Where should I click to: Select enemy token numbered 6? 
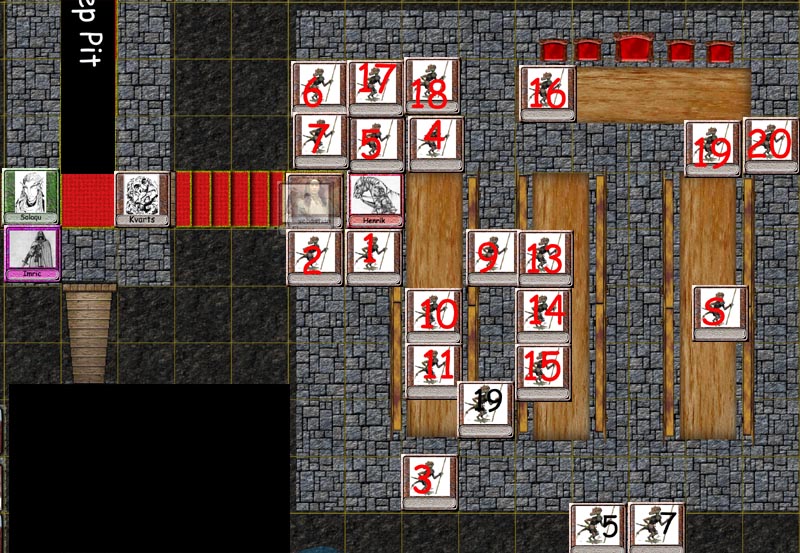pyautogui.click(x=319, y=88)
